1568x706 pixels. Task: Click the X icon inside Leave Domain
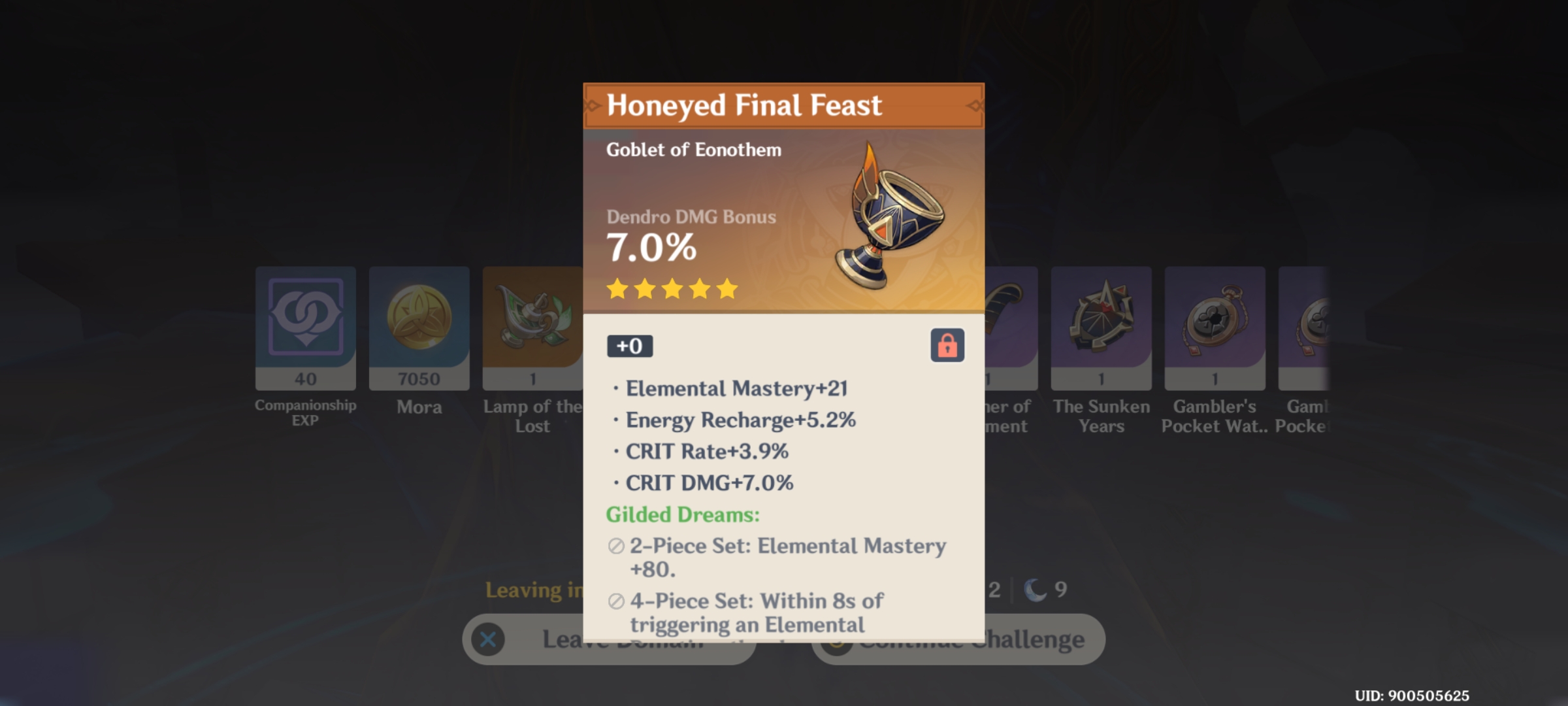tap(487, 641)
